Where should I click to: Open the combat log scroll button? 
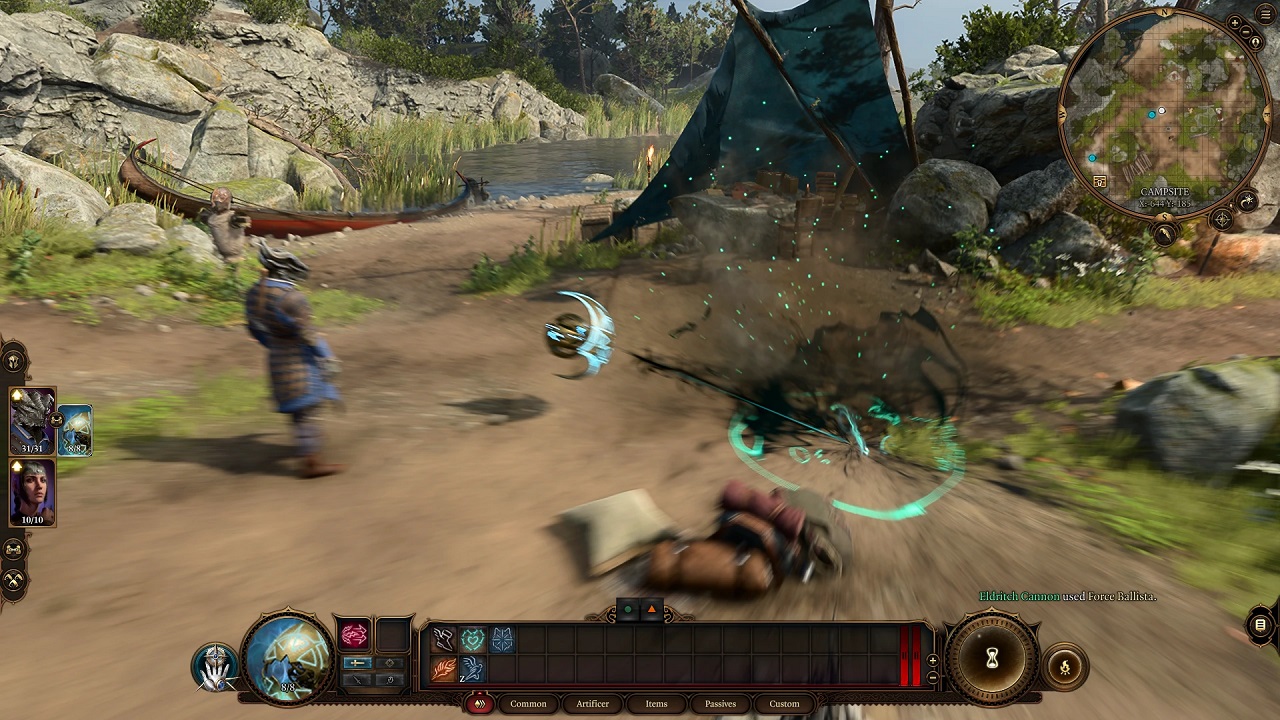click(x=1260, y=625)
